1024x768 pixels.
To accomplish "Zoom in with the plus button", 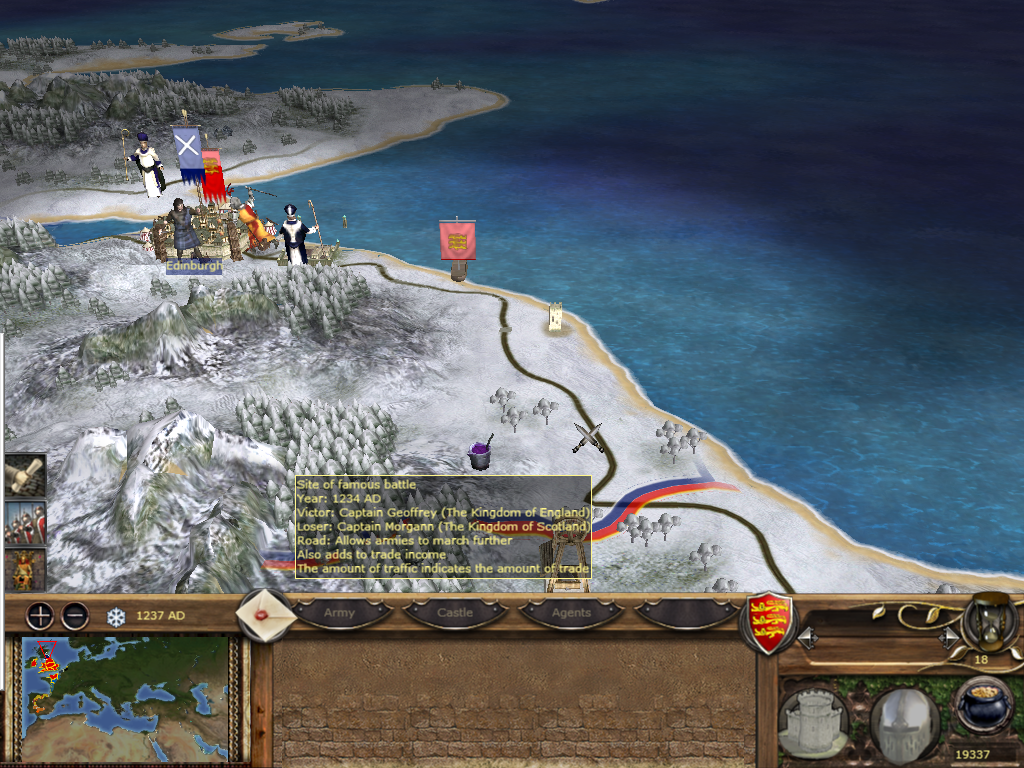I will coord(40,616).
